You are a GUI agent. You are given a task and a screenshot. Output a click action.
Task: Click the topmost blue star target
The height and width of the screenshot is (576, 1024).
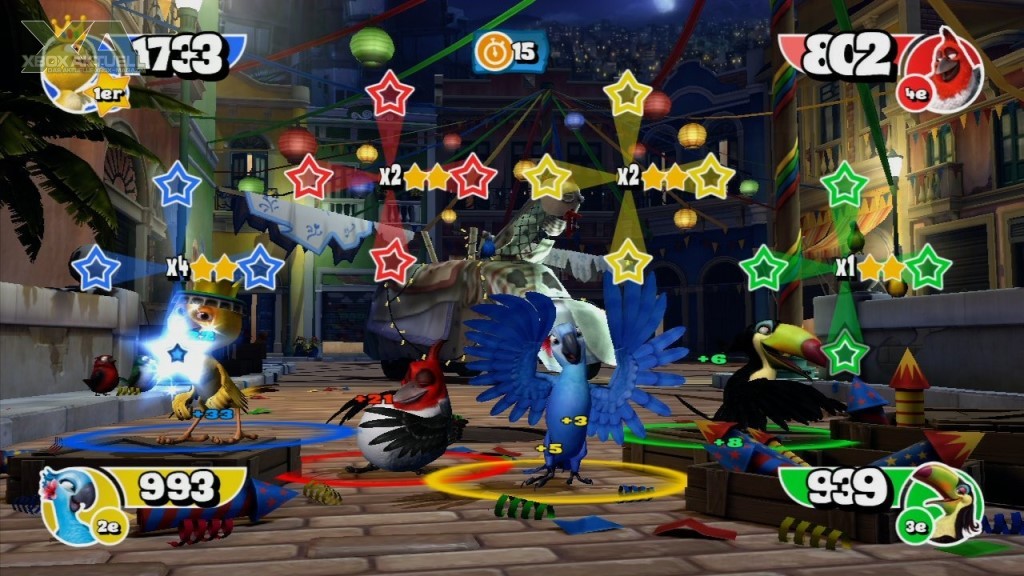pyautogui.click(x=178, y=184)
